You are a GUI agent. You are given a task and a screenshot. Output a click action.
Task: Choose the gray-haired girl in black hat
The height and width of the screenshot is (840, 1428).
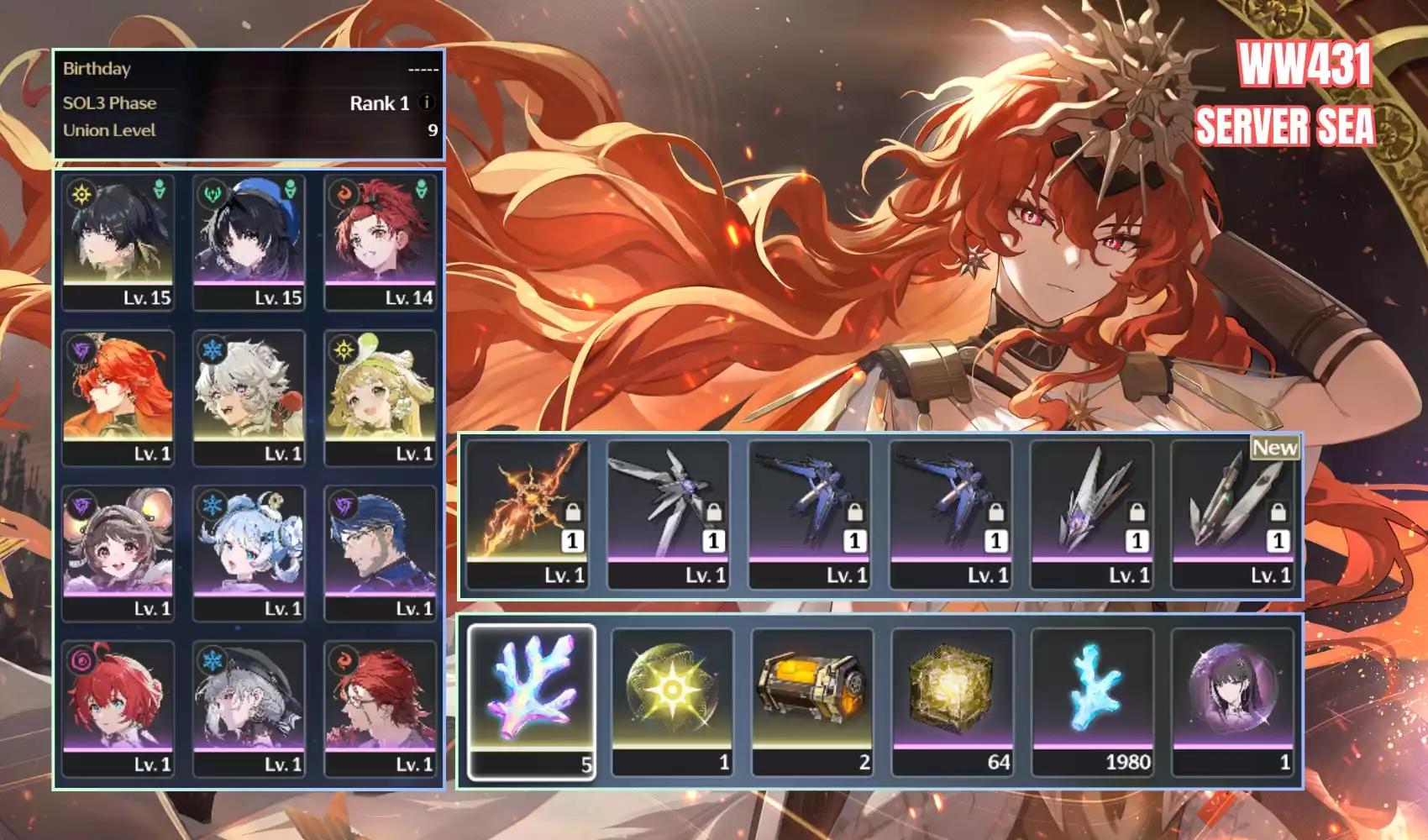(249, 707)
